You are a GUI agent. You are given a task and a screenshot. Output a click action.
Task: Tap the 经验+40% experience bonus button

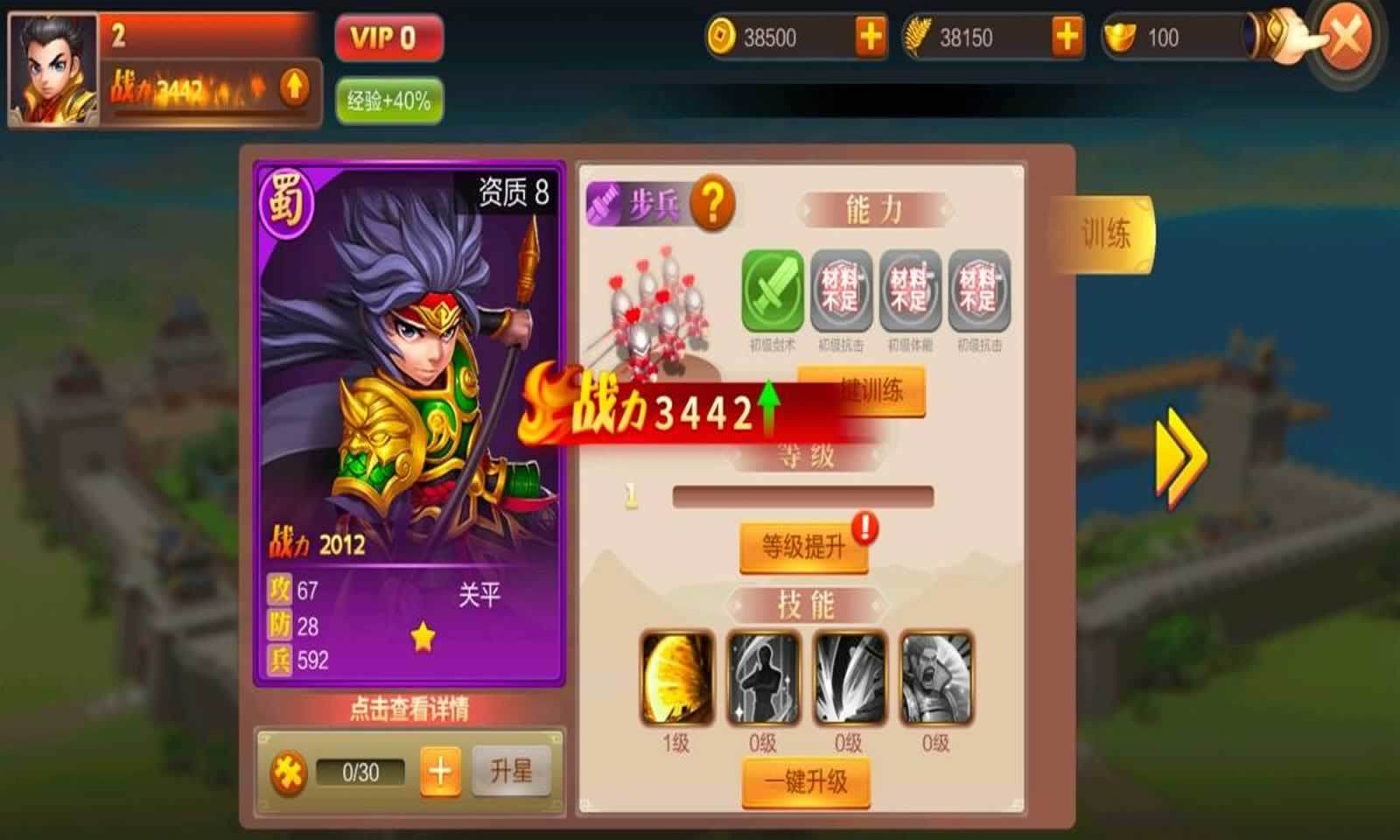click(388, 101)
